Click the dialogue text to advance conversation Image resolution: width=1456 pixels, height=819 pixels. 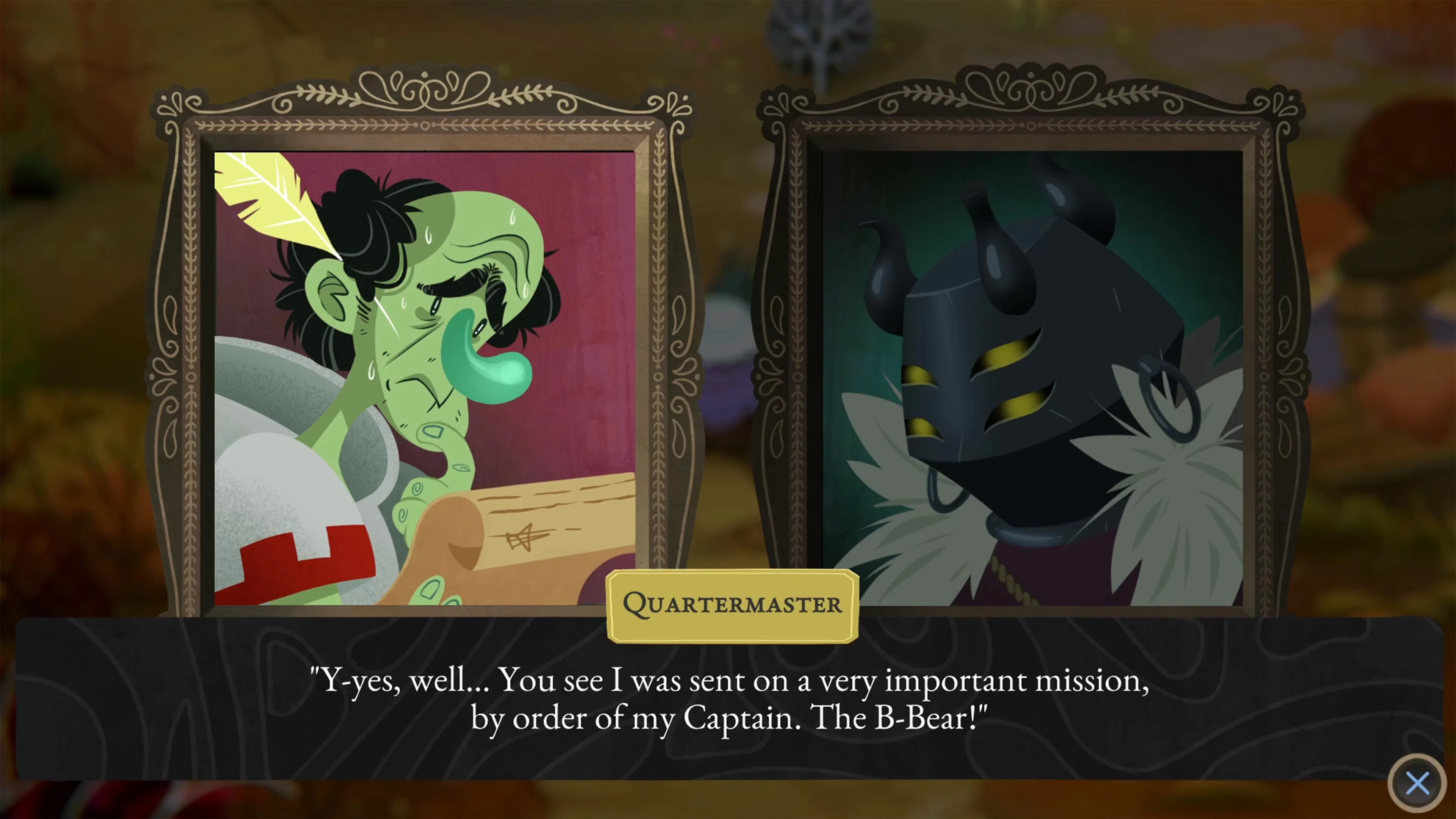tap(728, 698)
